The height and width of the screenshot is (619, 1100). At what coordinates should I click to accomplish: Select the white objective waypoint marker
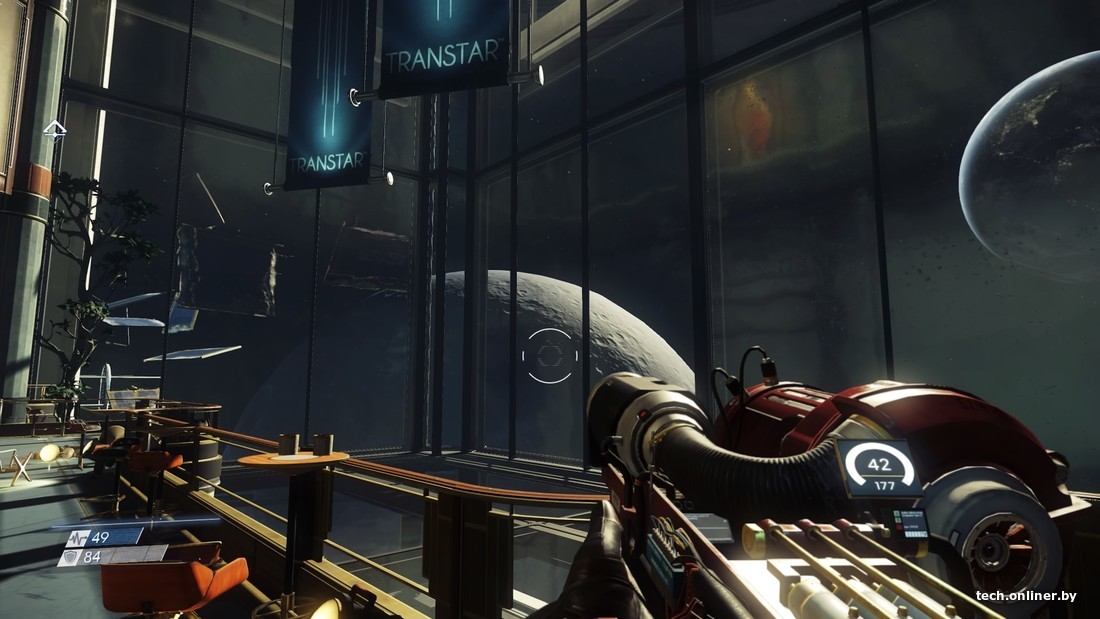[x=54, y=129]
